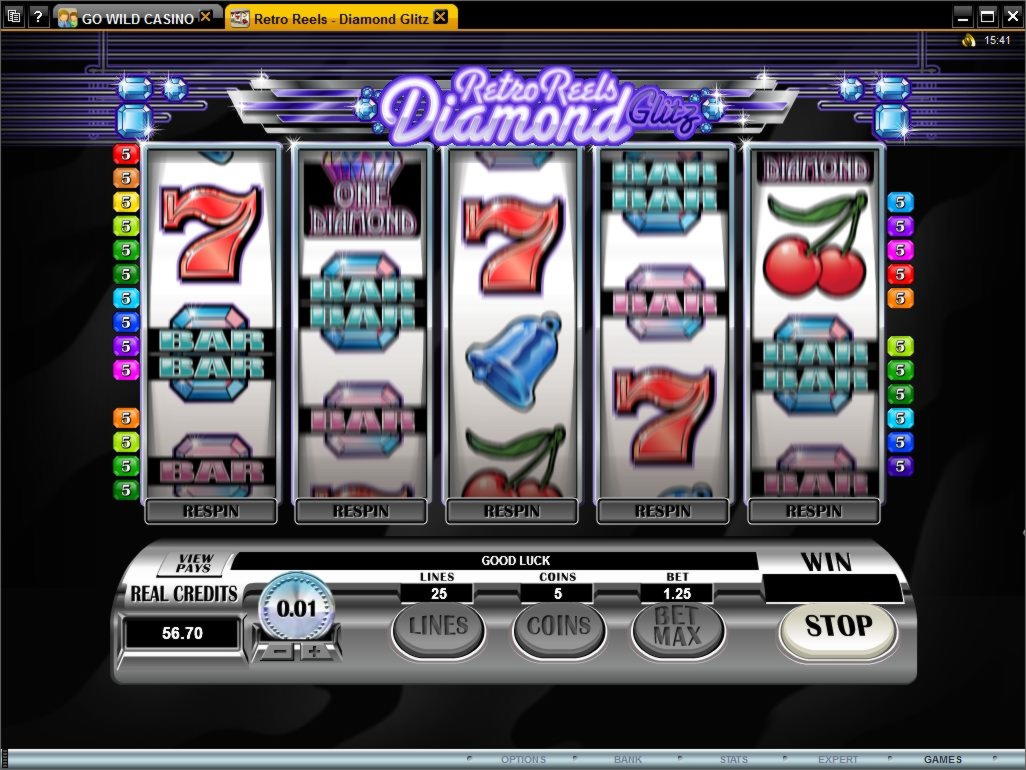Image resolution: width=1026 pixels, height=770 pixels.
Task: Minimize the casino window
Action: [963, 17]
